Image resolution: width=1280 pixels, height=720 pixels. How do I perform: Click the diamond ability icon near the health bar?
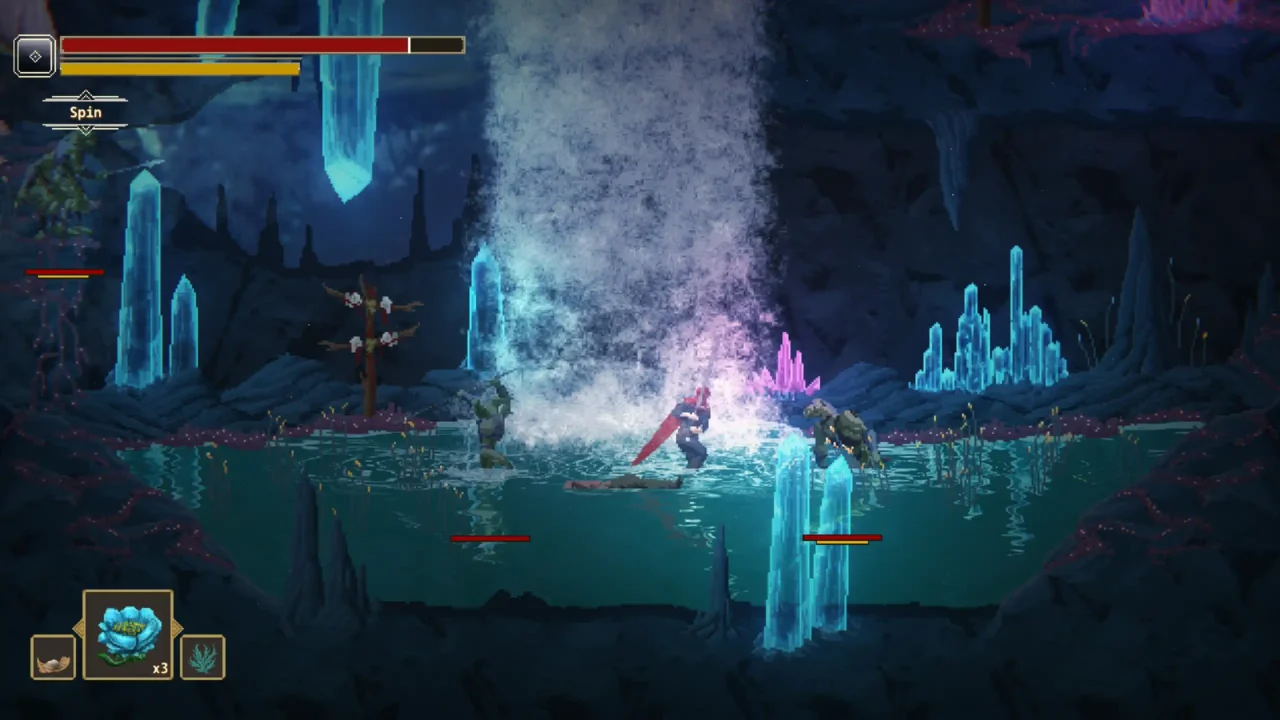pyautogui.click(x=35, y=56)
